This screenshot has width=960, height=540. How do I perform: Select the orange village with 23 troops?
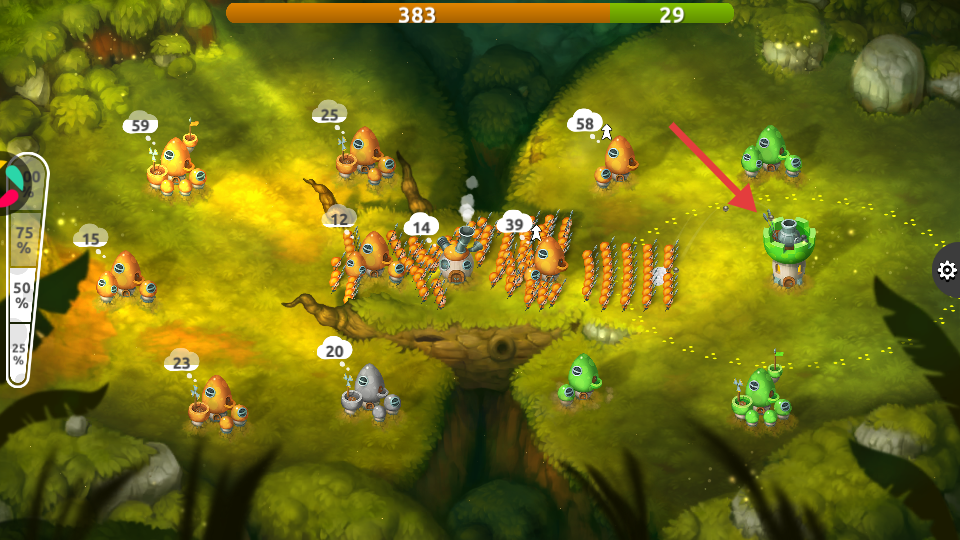click(x=216, y=402)
